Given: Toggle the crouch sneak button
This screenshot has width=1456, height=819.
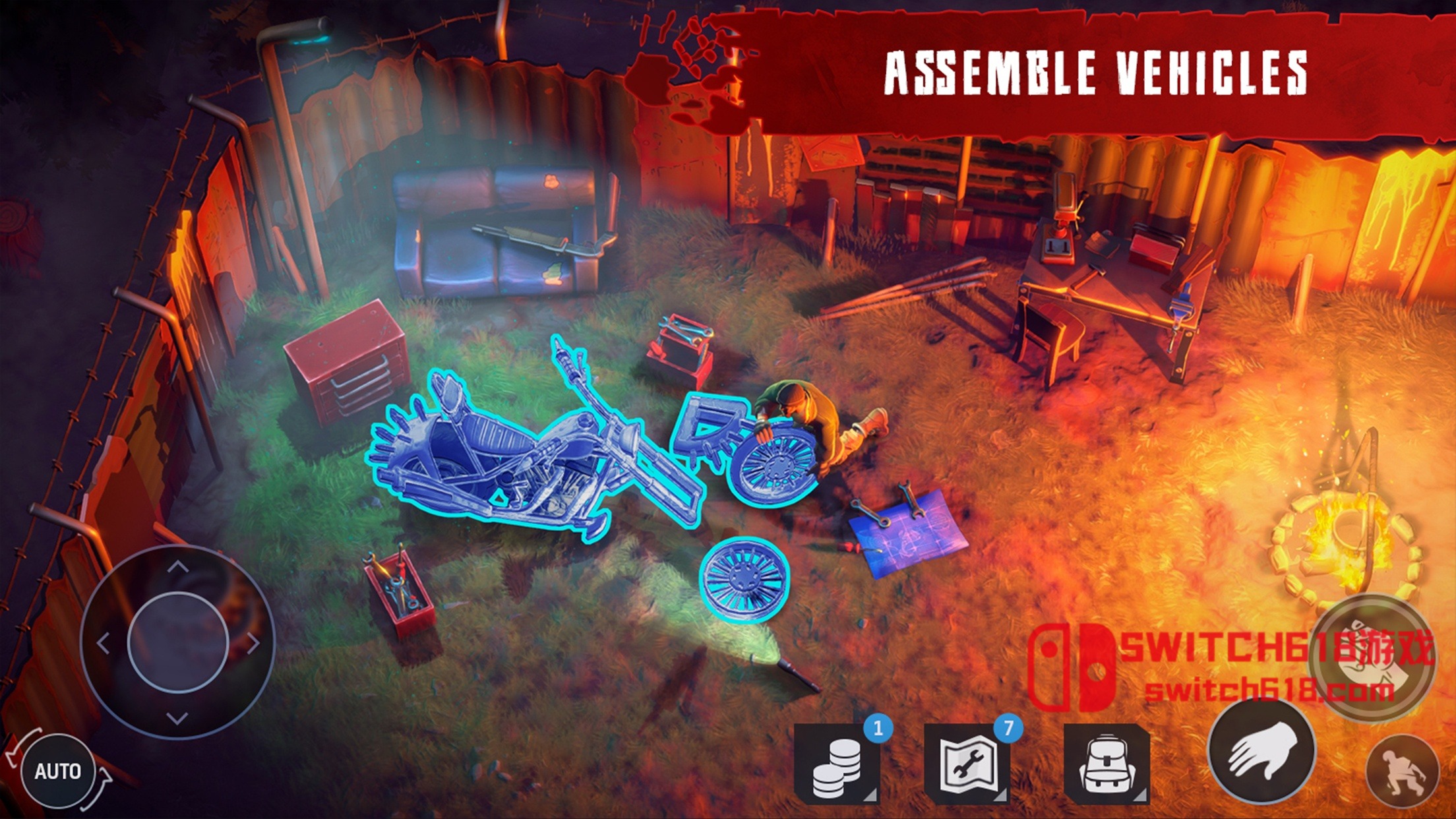Looking at the screenshot, I should tap(1402, 770).
